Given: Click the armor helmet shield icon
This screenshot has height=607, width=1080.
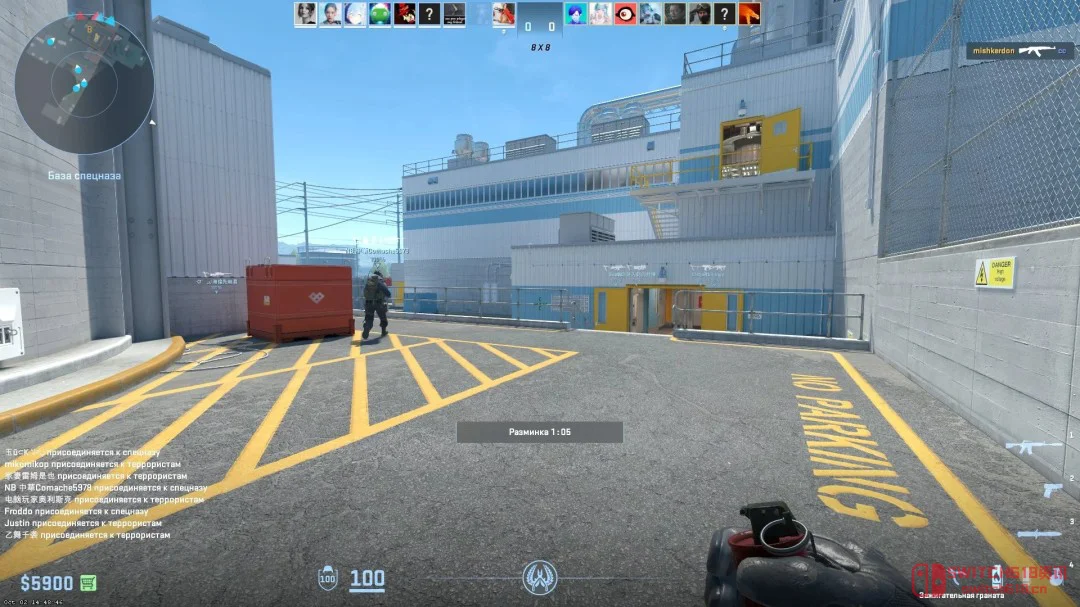Looking at the screenshot, I should coord(327,578).
